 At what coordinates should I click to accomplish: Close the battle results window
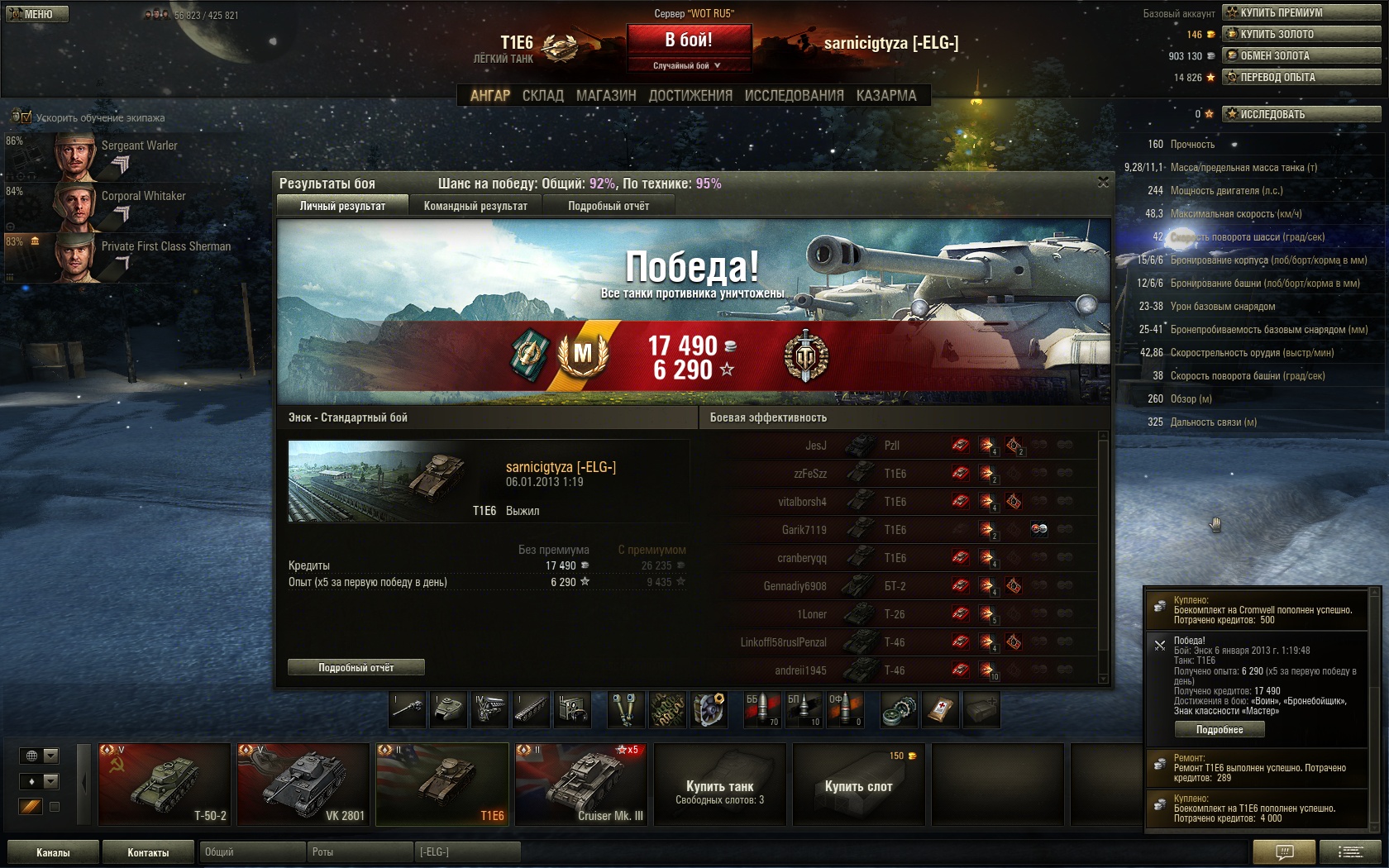pos(1103,182)
